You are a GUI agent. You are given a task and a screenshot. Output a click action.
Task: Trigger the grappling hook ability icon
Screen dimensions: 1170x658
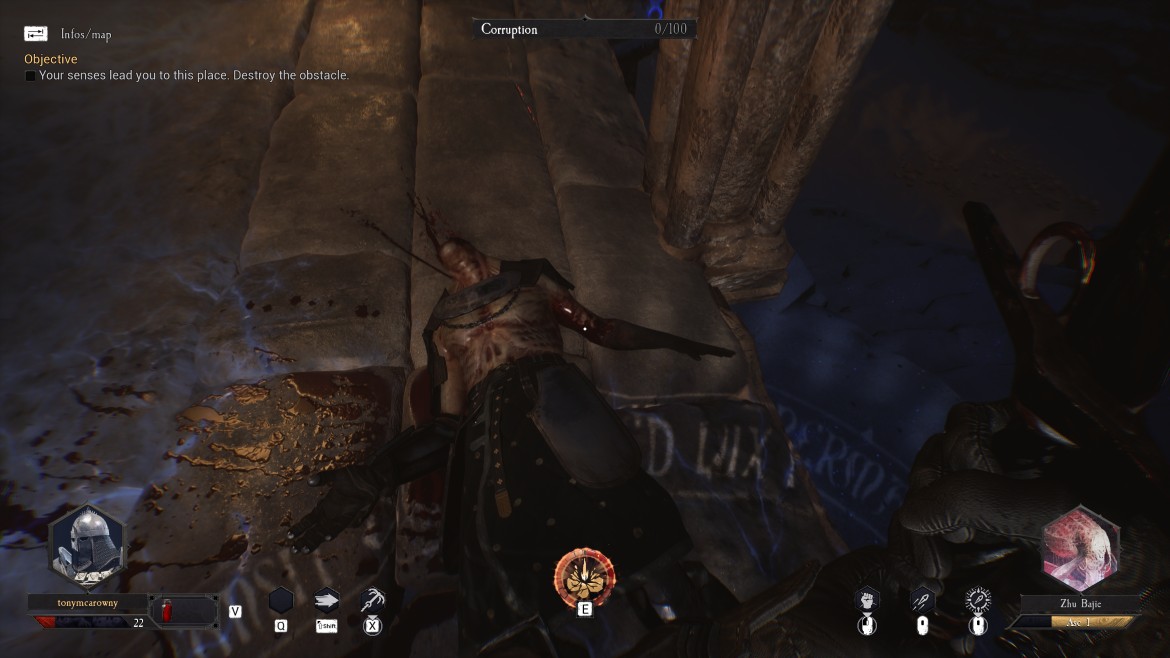pyautogui.click(x=373, y=600)
